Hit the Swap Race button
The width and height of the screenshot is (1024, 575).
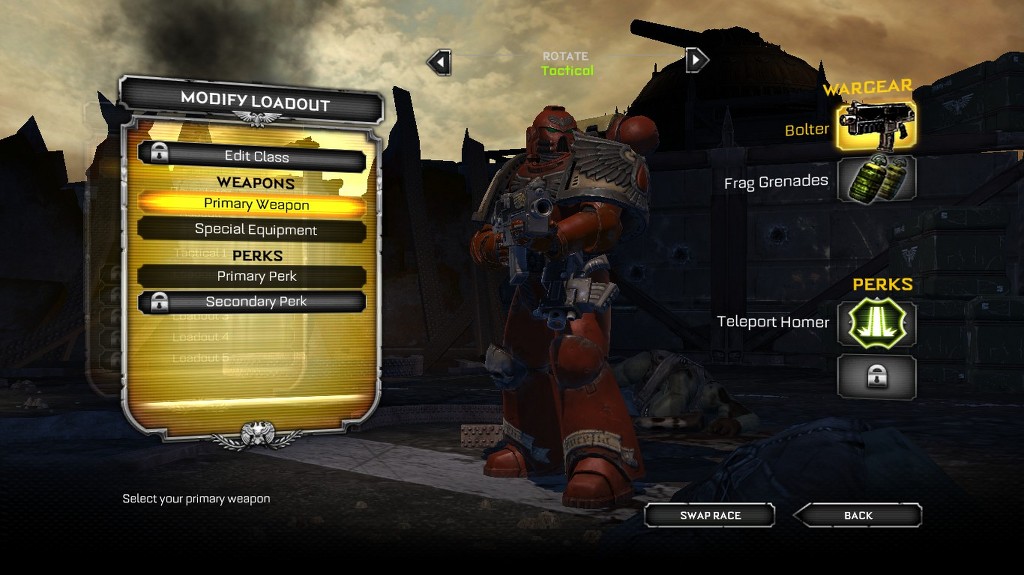click(x=710, y=515)
